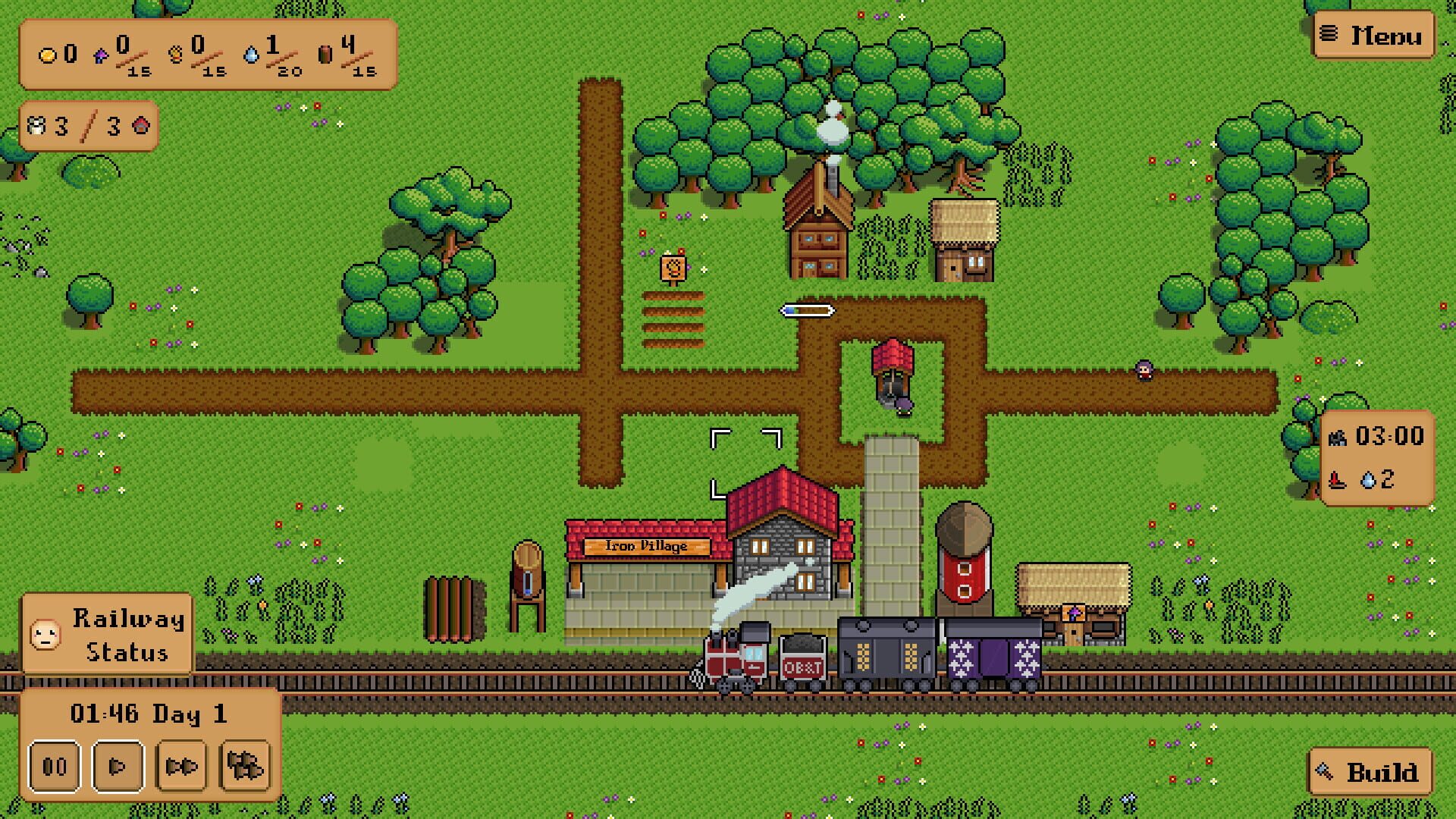Viewport: 1456px width, 819px height.
Task: Select the purple crystal resource counter
Action: tap(102, 55)
